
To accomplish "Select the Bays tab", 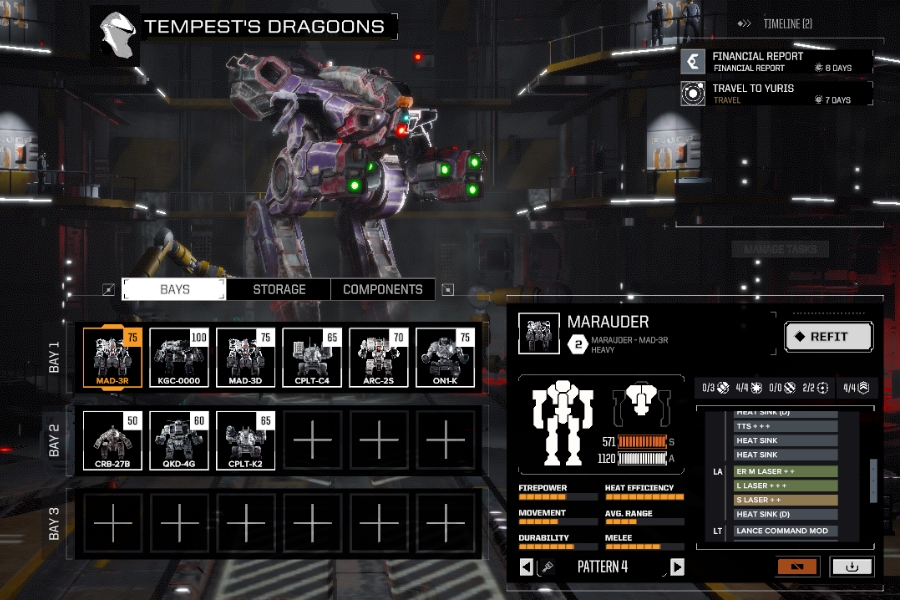I will 174,289.
